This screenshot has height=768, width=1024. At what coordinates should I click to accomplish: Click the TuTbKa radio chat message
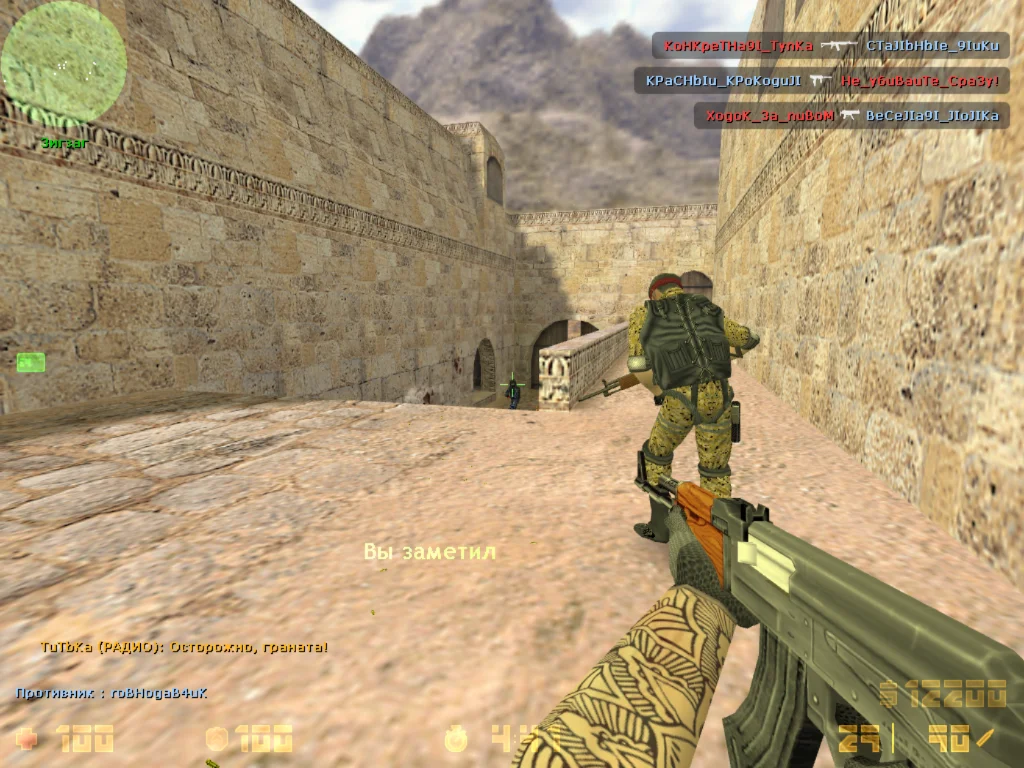tap(184, 647)
